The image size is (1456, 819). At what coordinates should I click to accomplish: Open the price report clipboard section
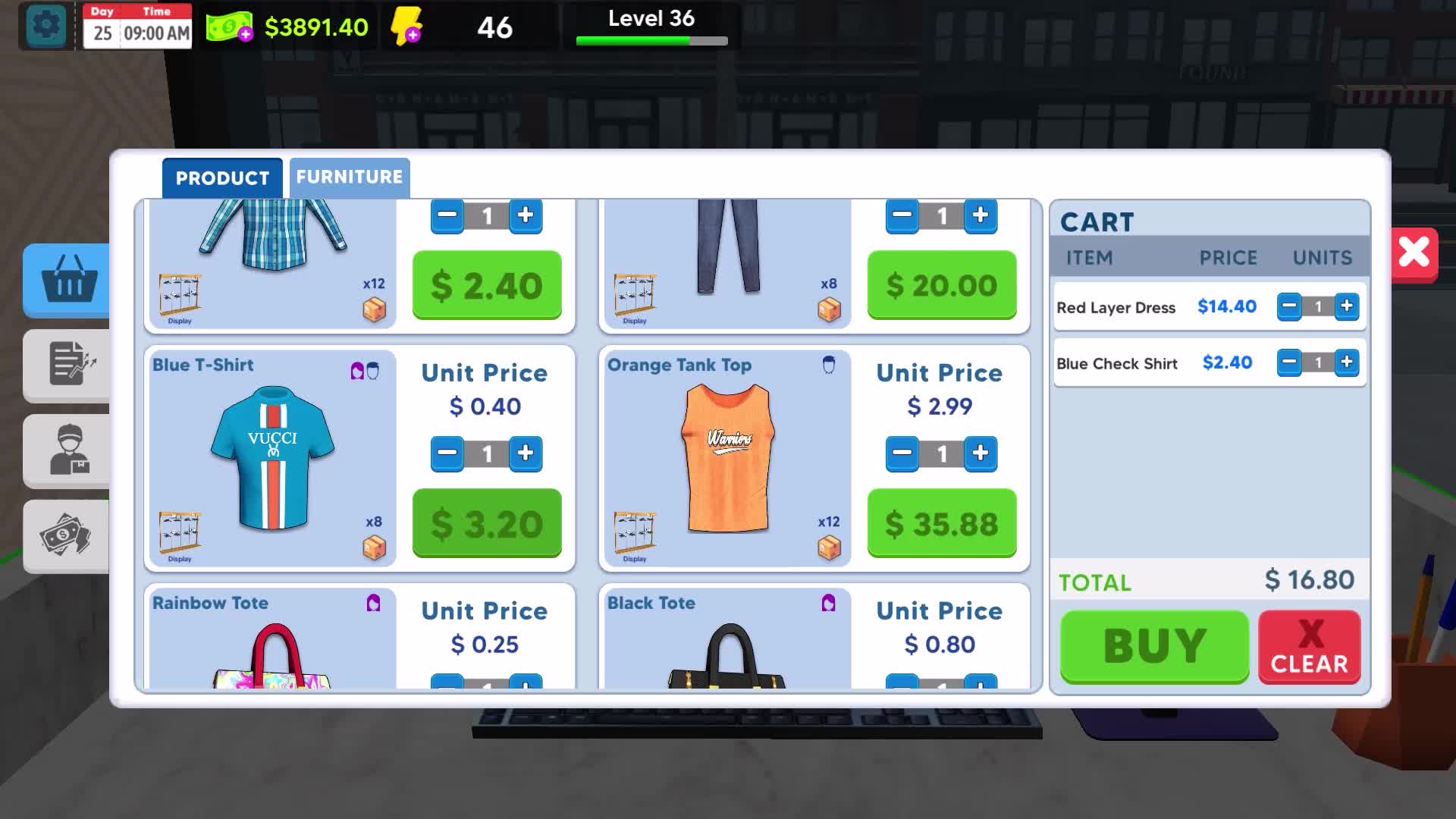pos(68,365)
